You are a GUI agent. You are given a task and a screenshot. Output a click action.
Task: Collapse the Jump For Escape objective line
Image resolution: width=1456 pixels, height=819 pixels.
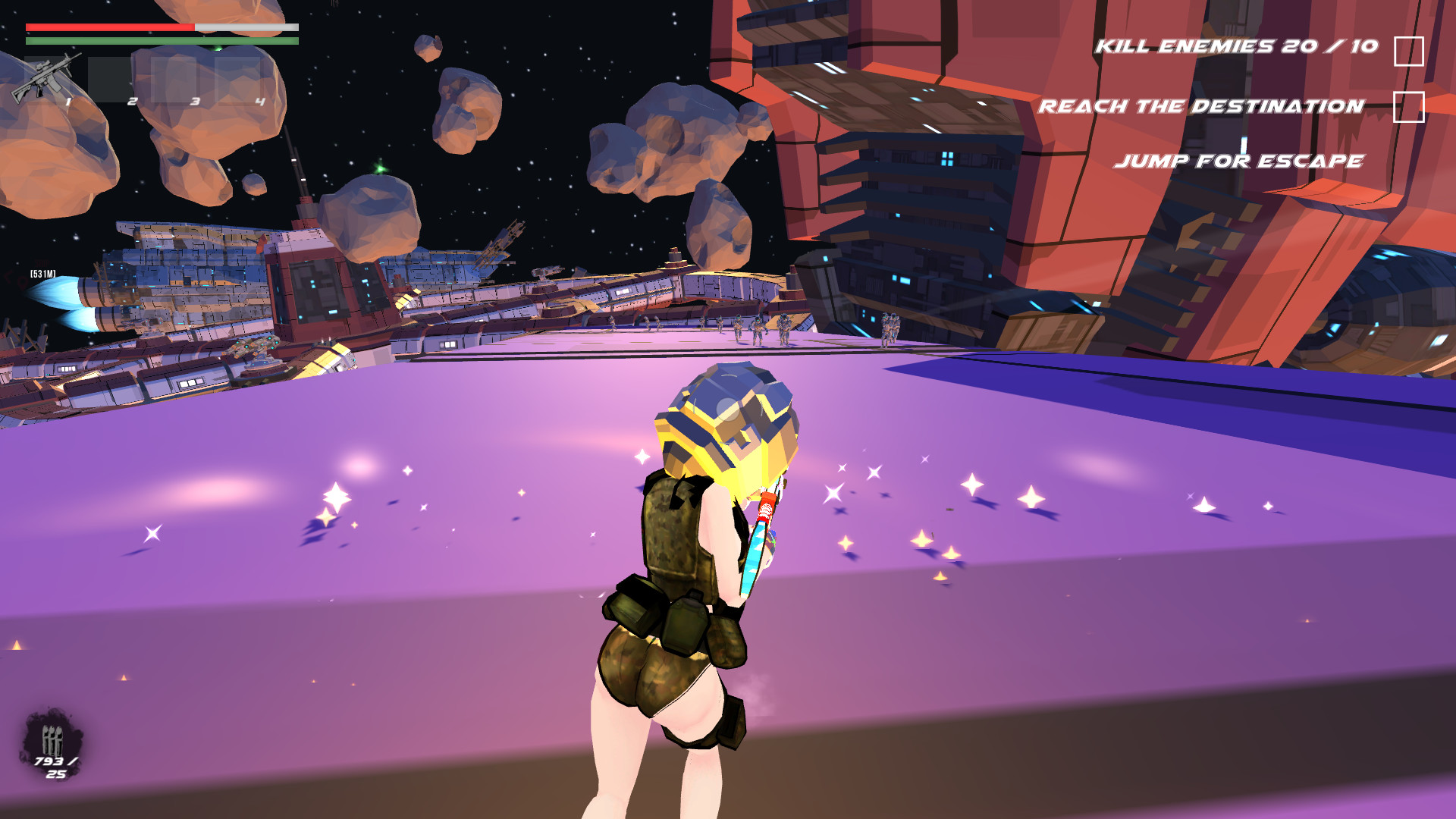pyautogui.click(x=1239, y=161)
